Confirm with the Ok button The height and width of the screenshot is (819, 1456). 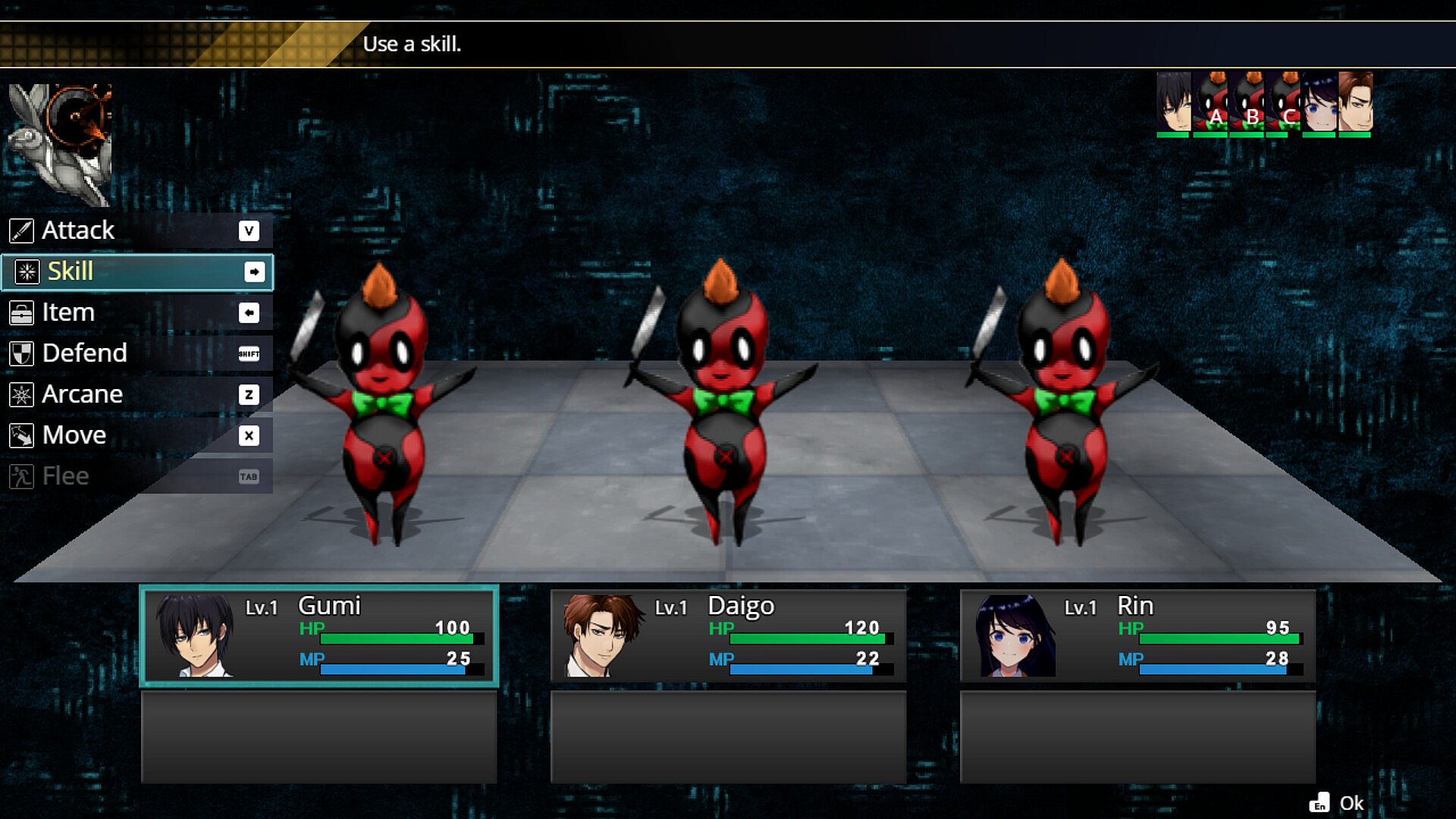point(1338,803)
